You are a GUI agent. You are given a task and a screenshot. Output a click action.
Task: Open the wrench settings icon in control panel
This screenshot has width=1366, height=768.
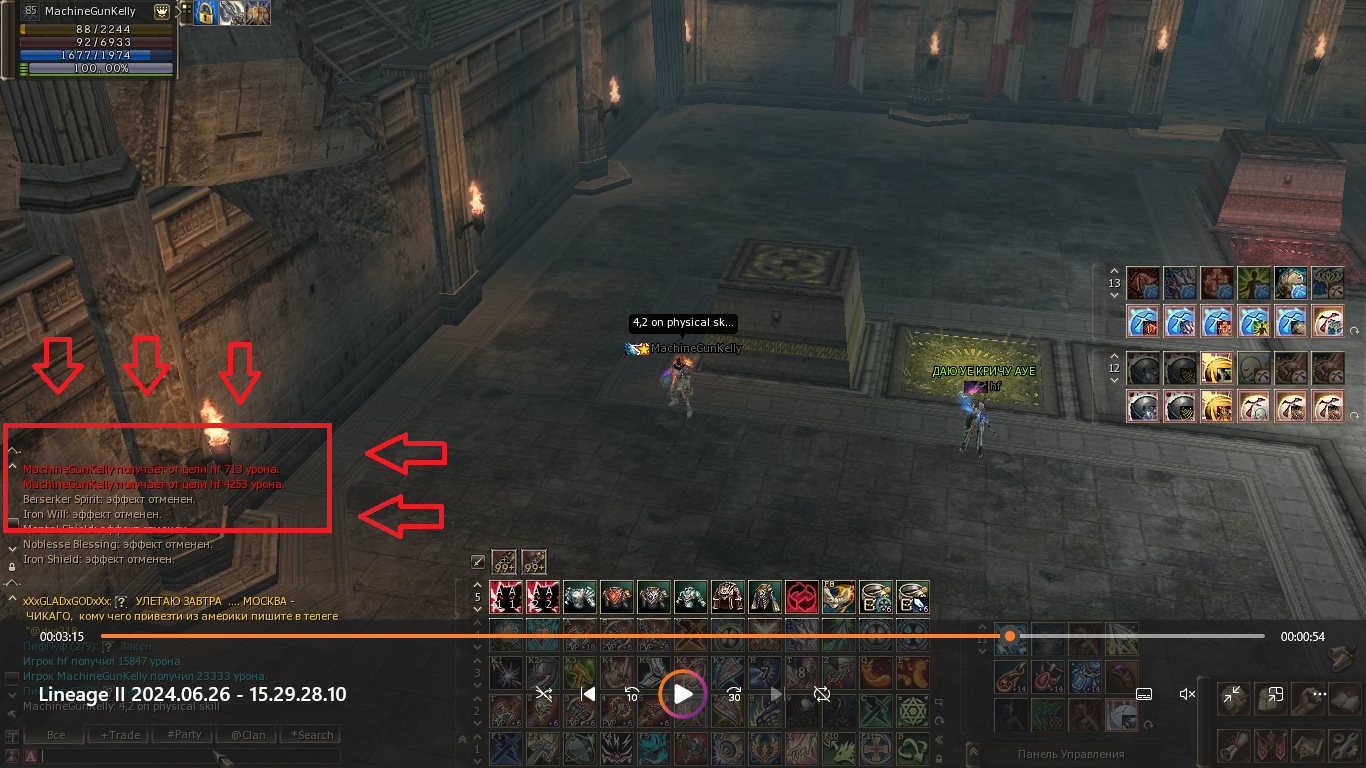pyautogui.click(x=1343, y=745)
